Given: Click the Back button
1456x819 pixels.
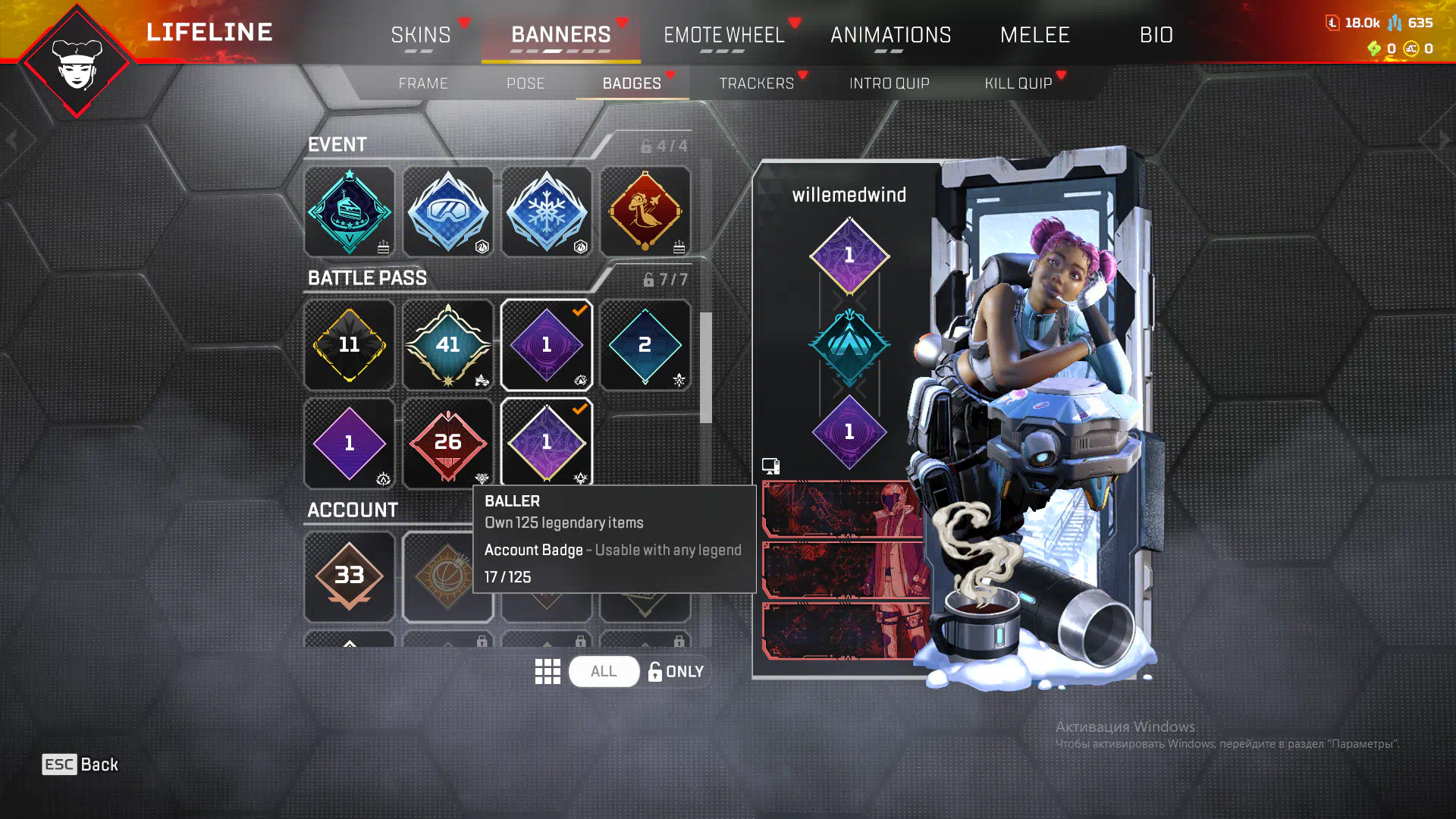Looking at the screenshot, I should [x=80, y=764].
